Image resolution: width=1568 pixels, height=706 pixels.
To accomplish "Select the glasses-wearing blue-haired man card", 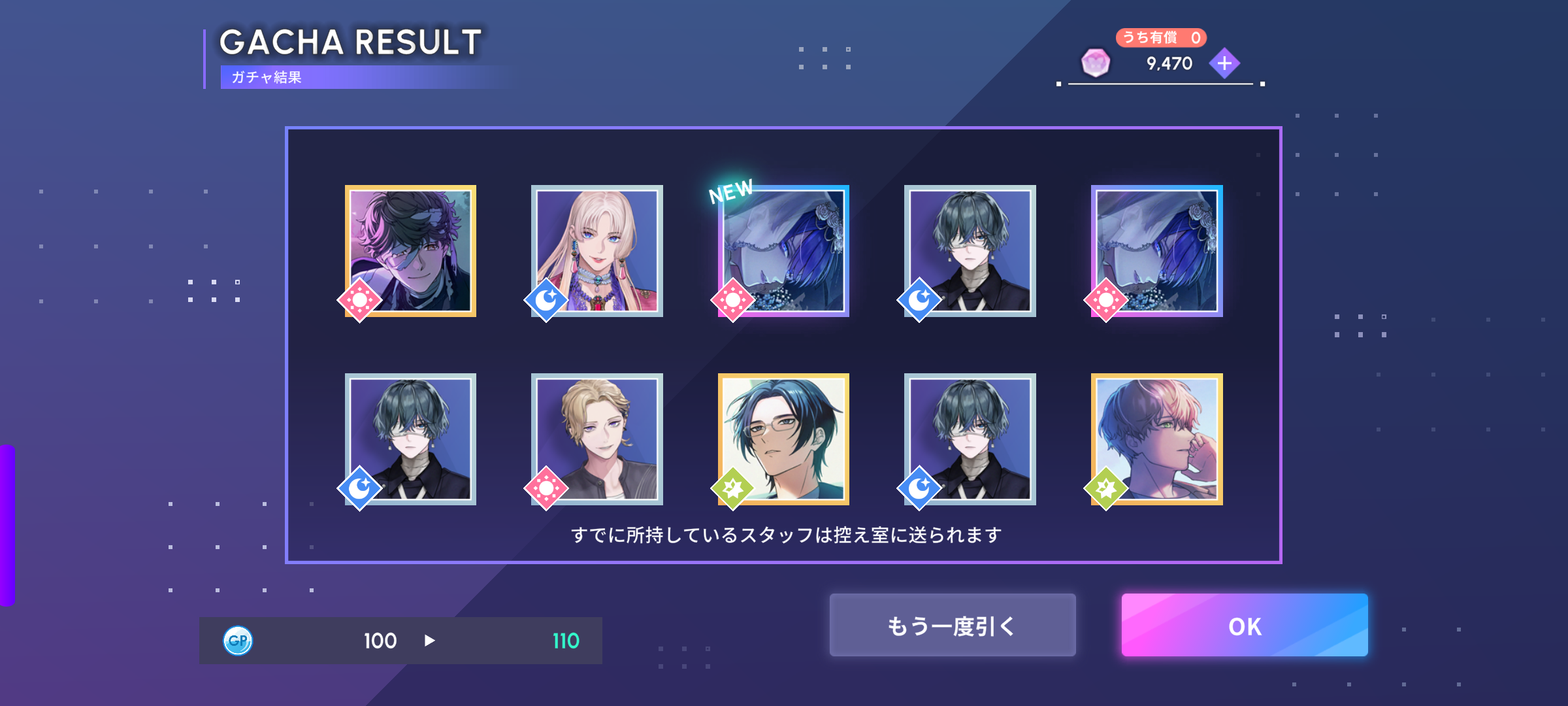I will [783, 439].
